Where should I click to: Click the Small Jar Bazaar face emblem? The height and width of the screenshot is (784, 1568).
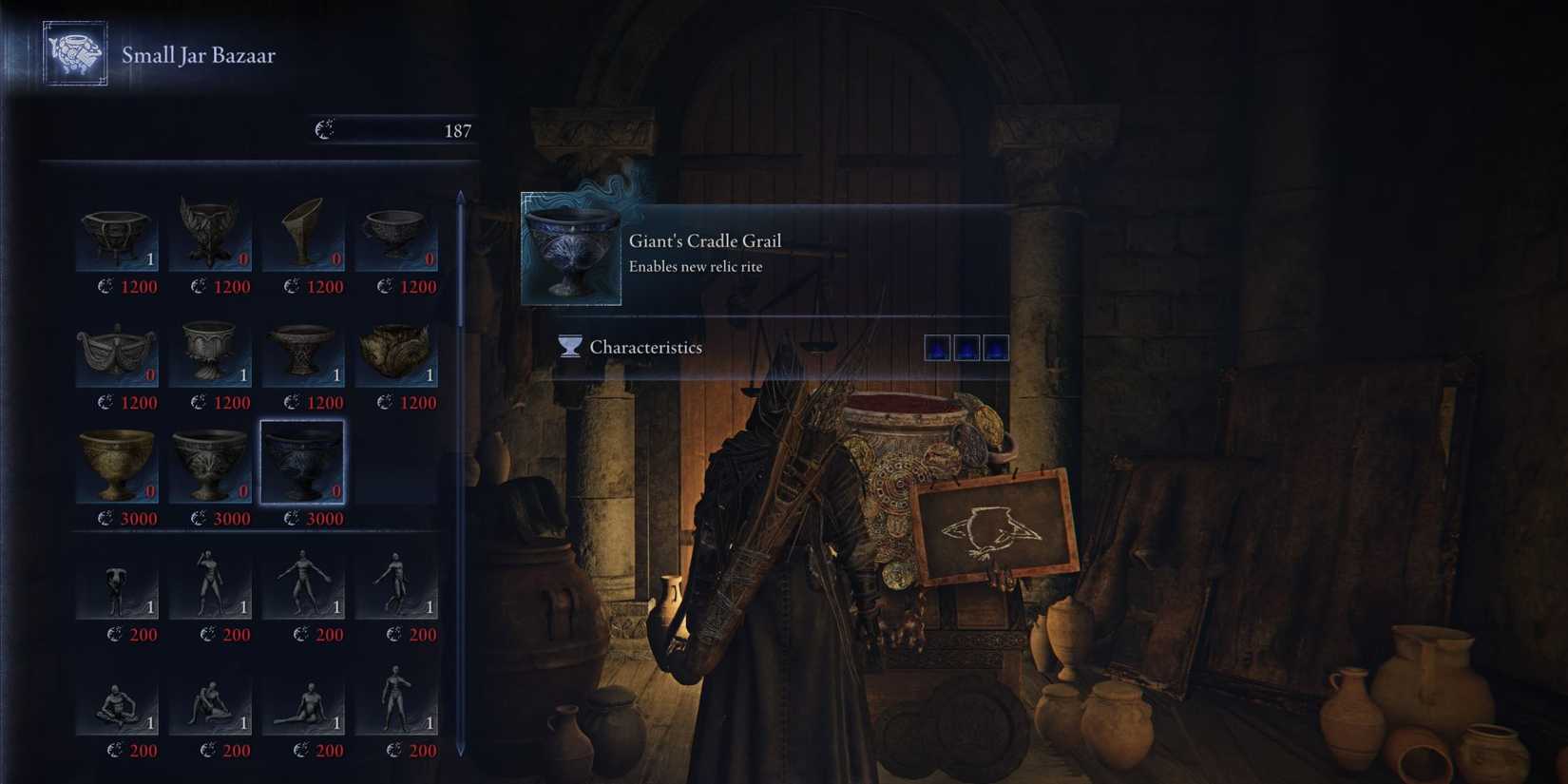(75, 54)
